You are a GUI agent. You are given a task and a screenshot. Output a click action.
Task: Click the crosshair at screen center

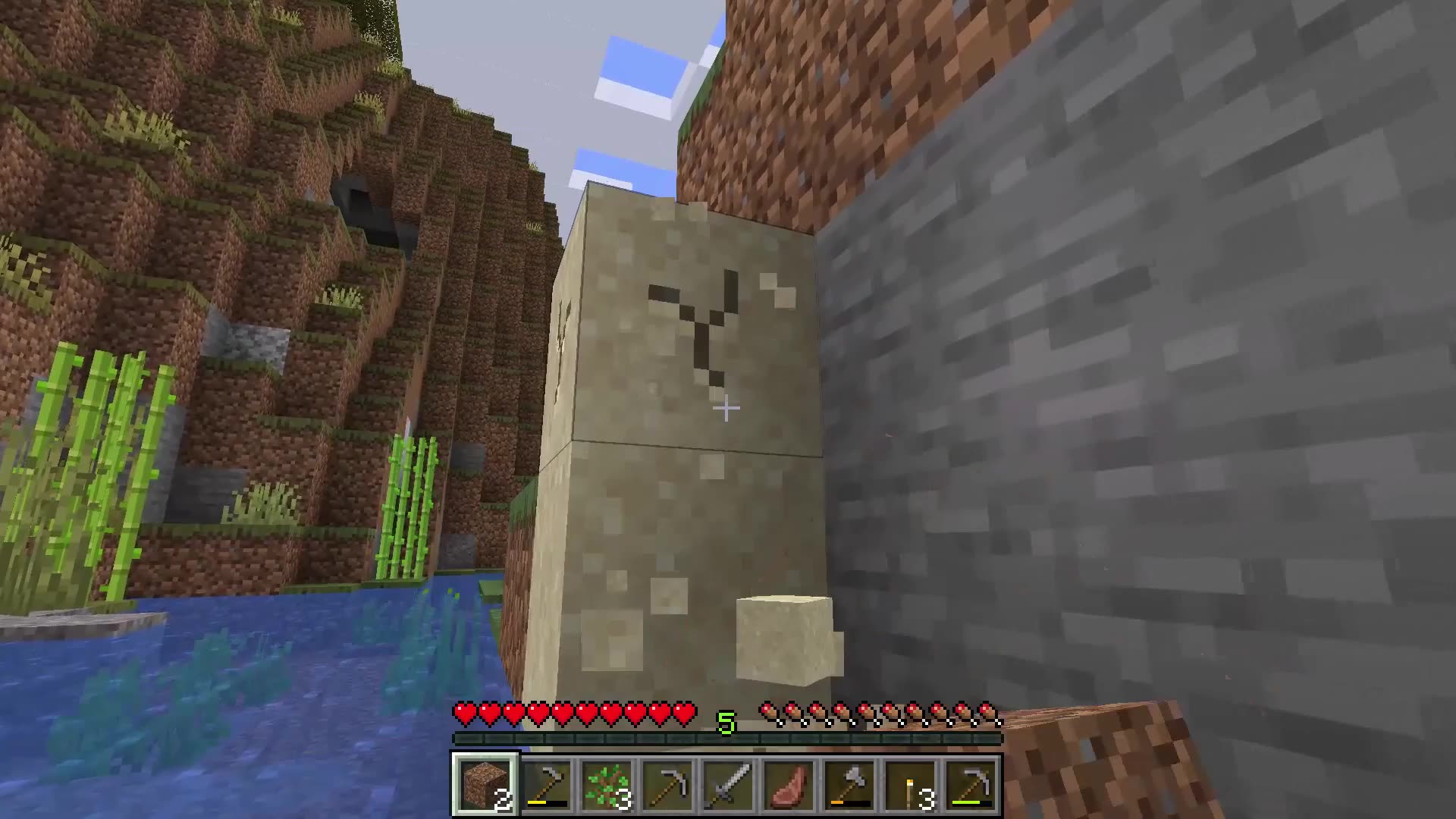pos(726,409)
